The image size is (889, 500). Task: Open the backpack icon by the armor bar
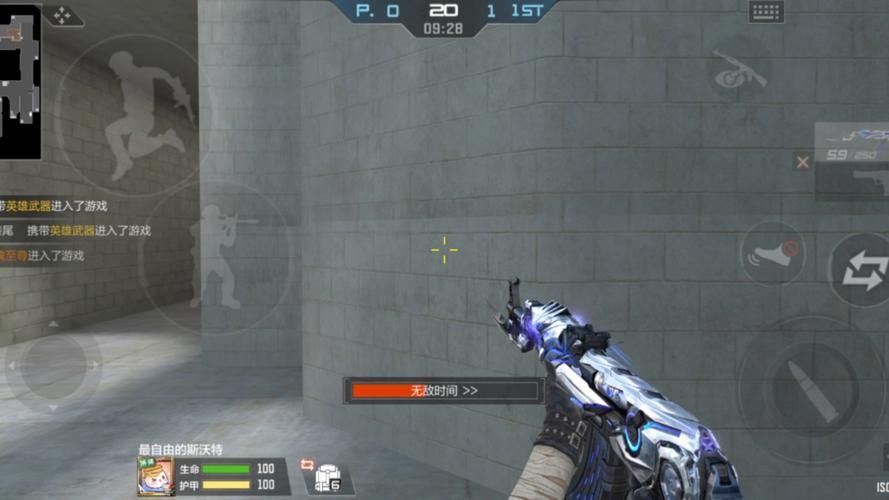(328, 478)
